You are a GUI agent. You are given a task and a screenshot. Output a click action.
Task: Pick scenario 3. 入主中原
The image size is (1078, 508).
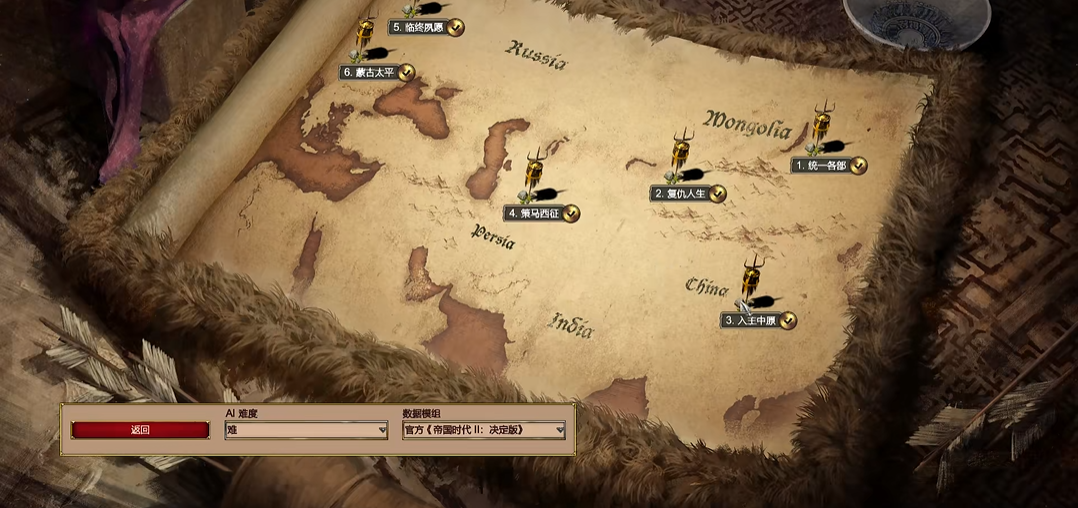750,320
